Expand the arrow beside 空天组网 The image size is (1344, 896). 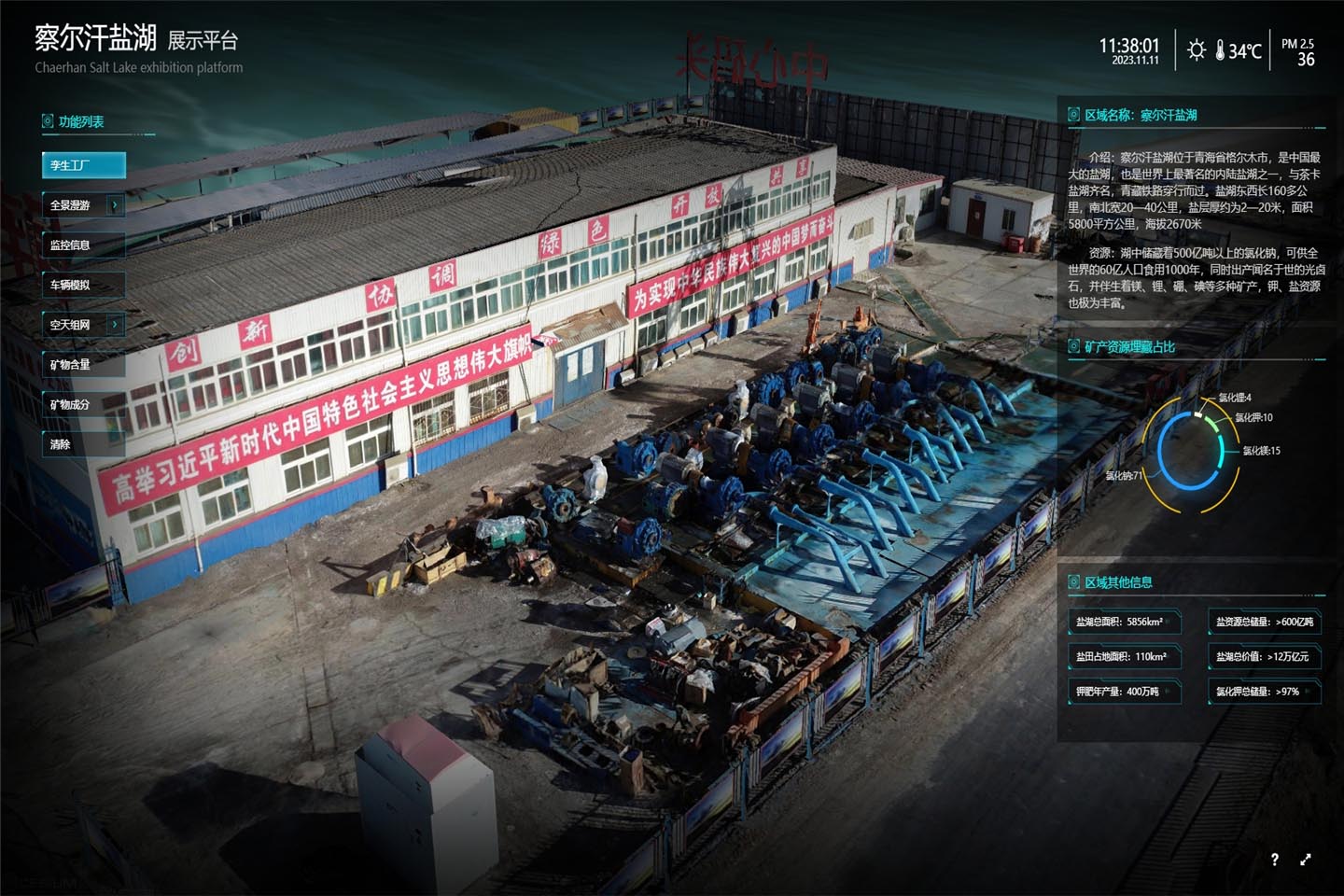[x=115, y=325]
